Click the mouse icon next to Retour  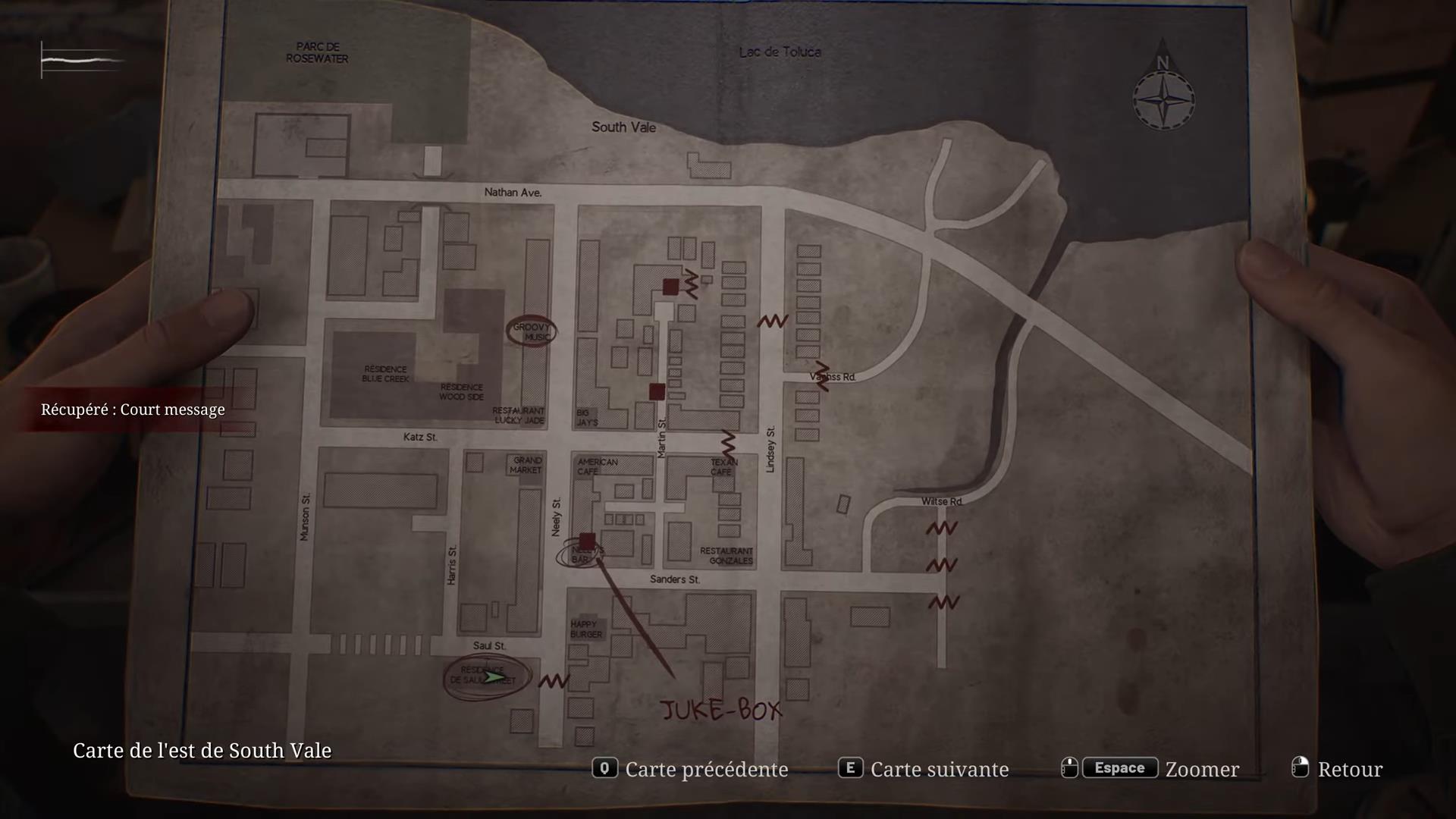click(1299, 768)
